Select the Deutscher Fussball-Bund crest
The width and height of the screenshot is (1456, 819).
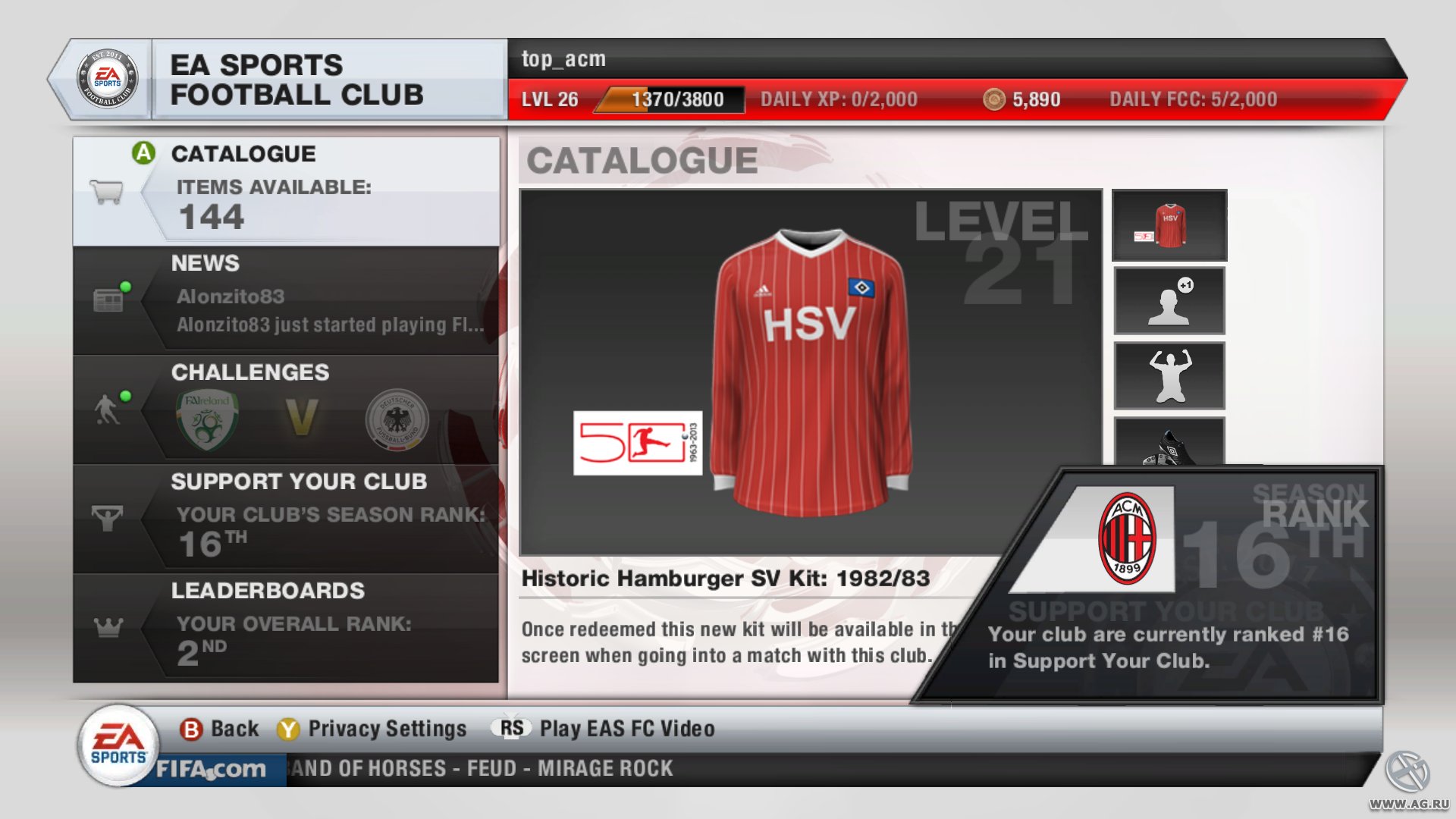(x=396, y=421)
